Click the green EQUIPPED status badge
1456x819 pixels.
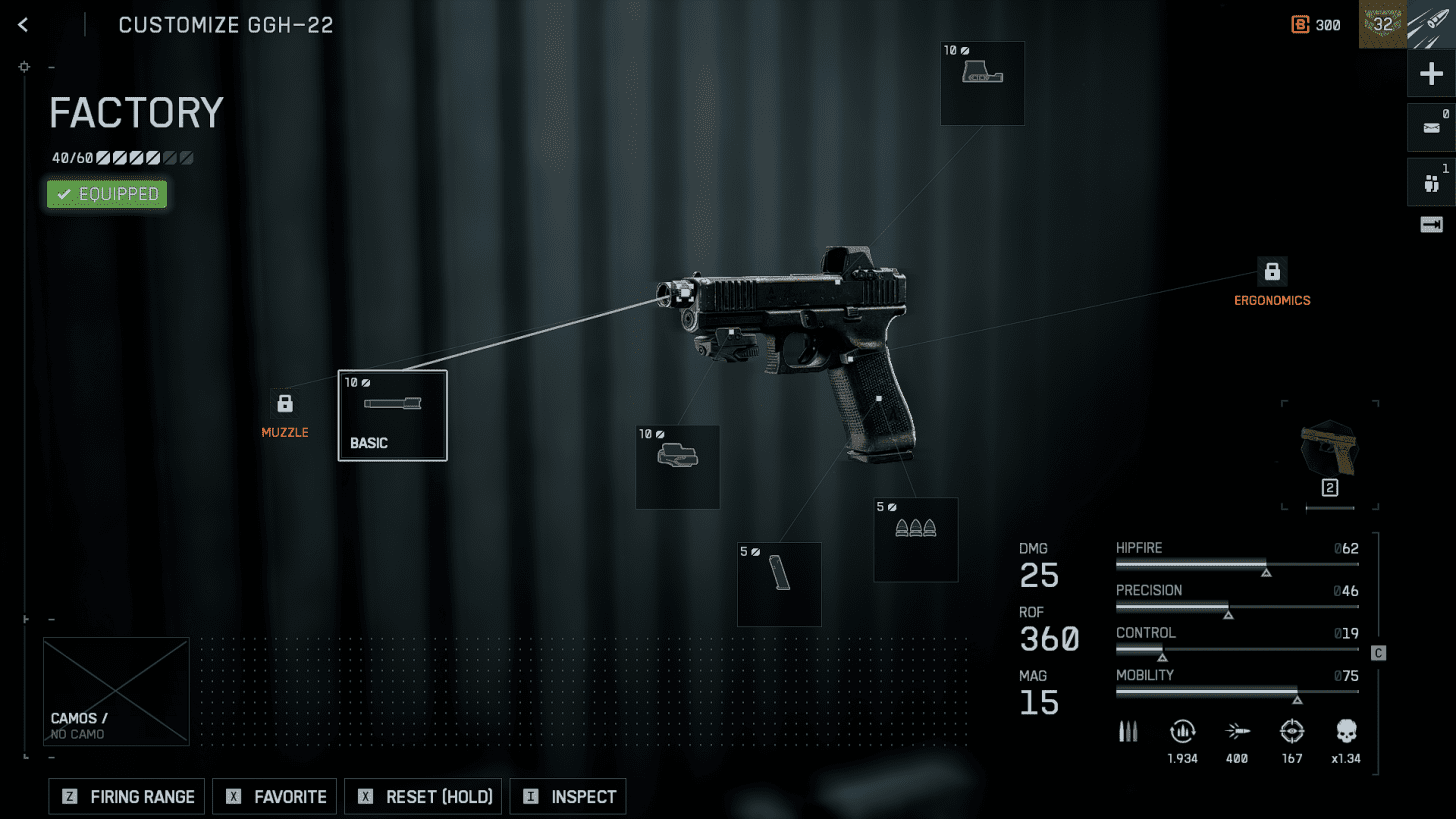(106, 193)
